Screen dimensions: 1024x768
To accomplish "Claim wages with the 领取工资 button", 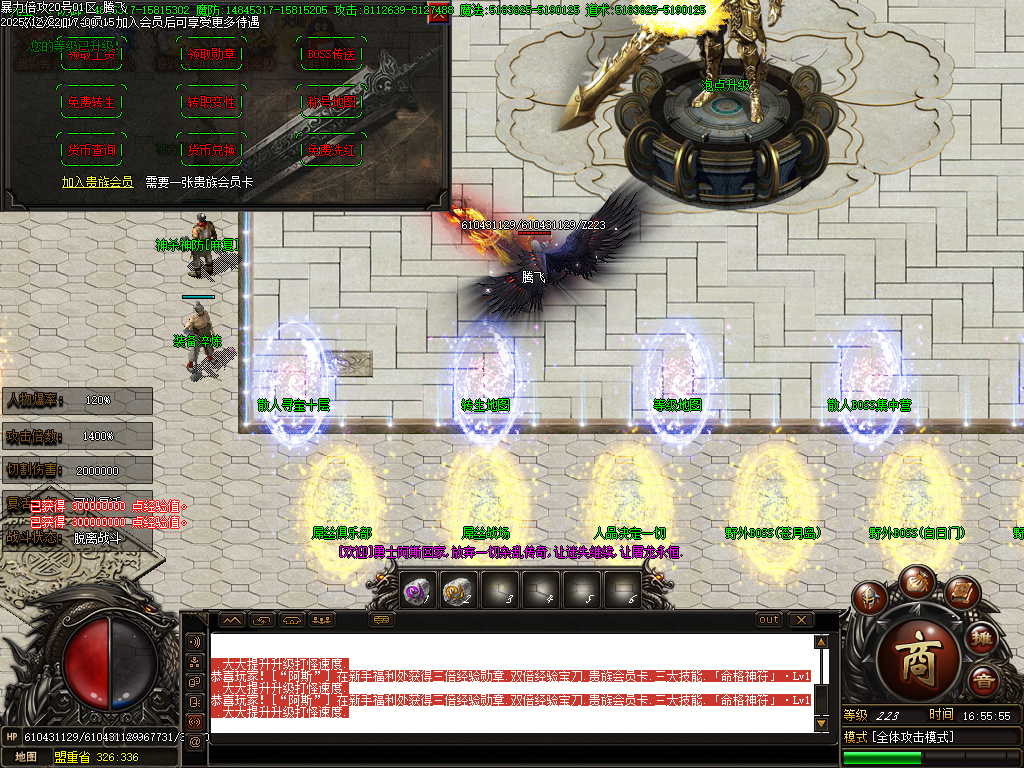I will pos(91,56).
